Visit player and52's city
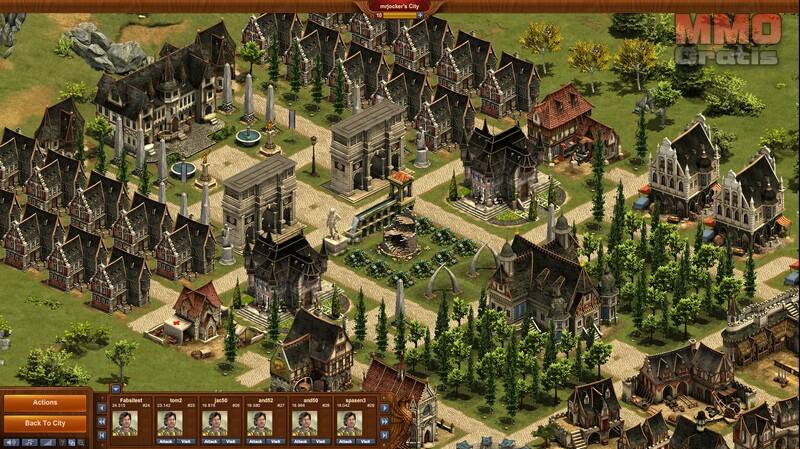 point(275,441)
